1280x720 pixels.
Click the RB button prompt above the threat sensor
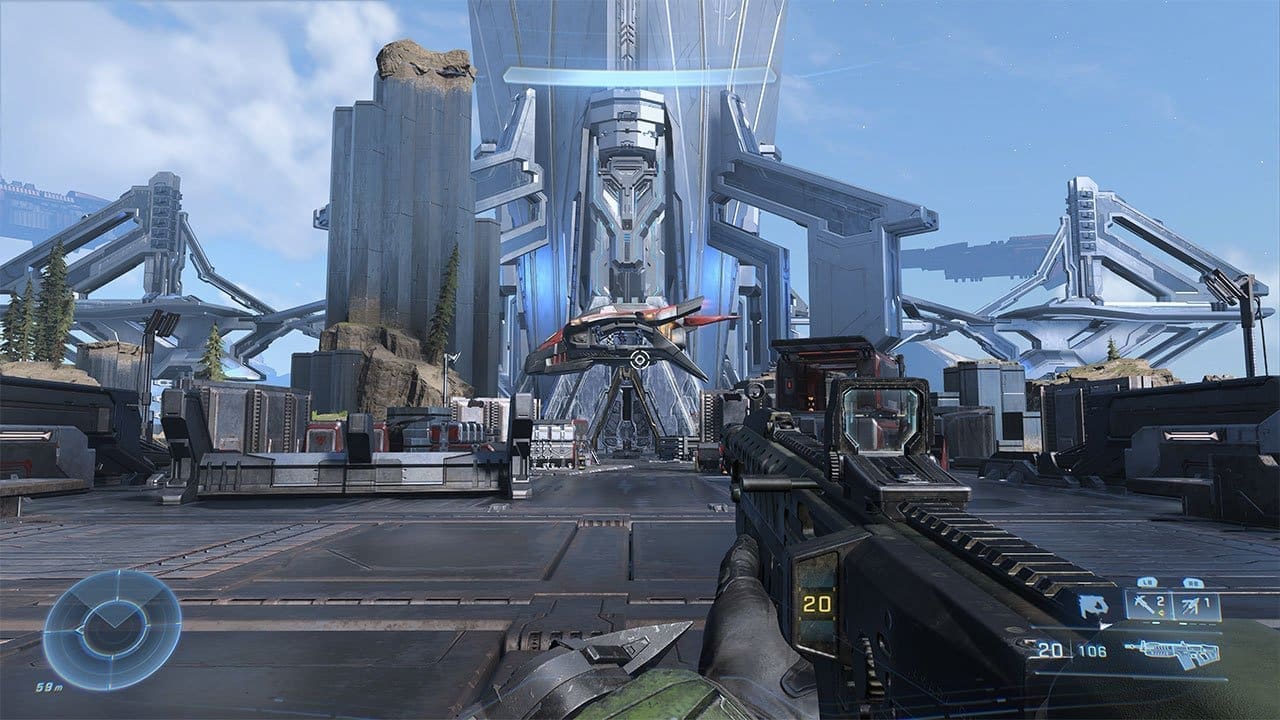1193,581
